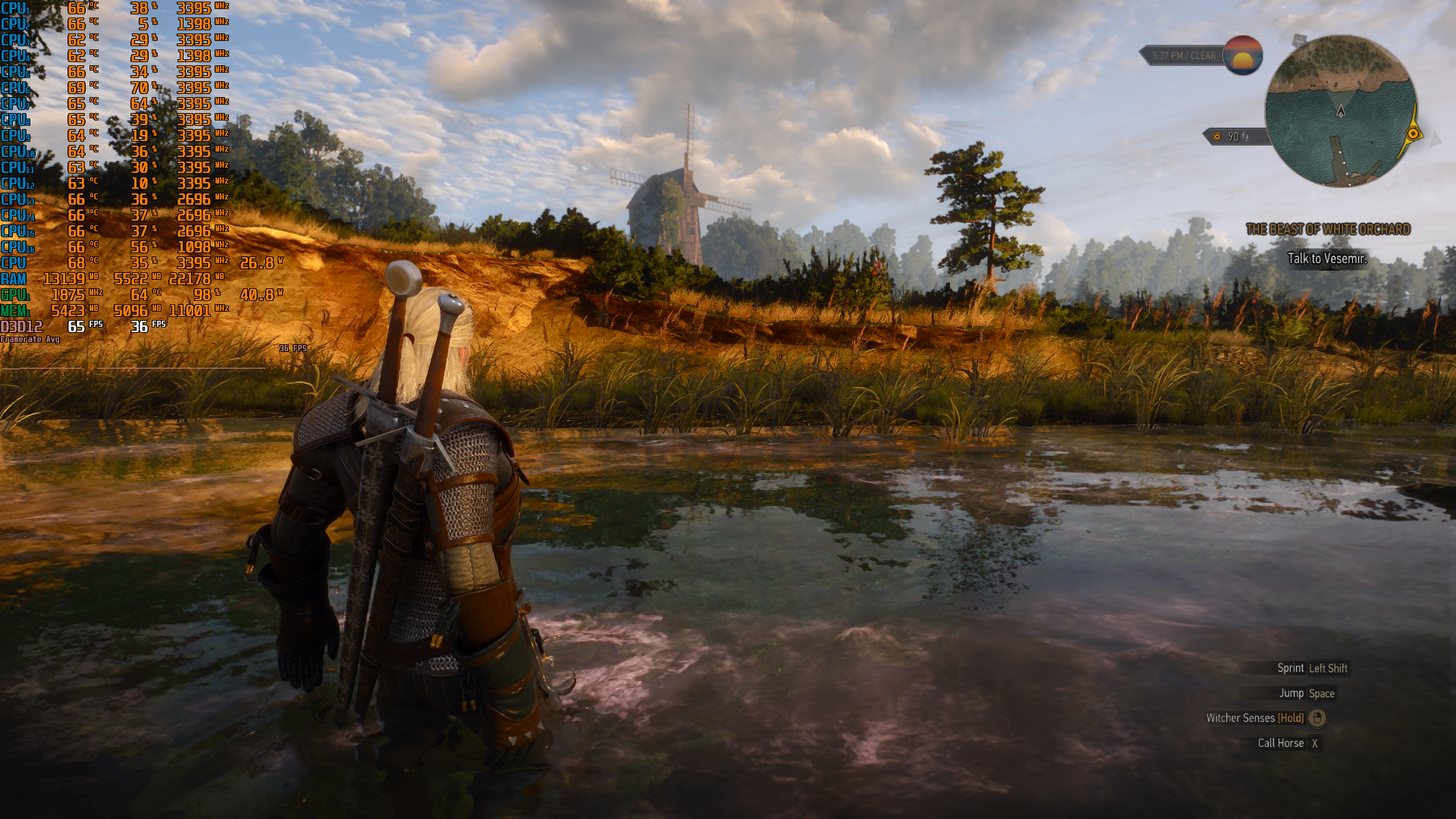Click the Talk to Vesemir objective

click(x=1327, y=259)
